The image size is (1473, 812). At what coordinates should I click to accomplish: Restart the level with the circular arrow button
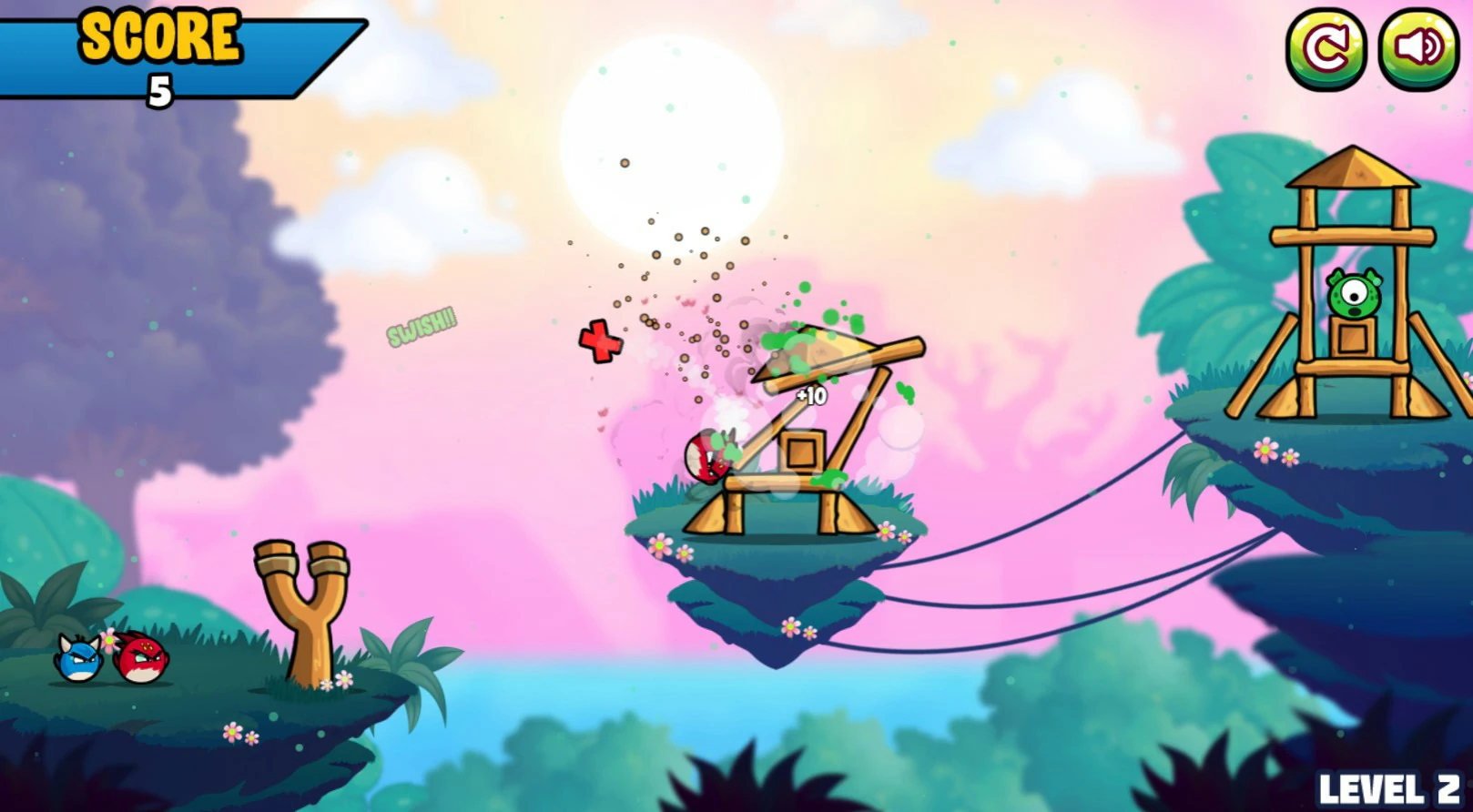1326,49
